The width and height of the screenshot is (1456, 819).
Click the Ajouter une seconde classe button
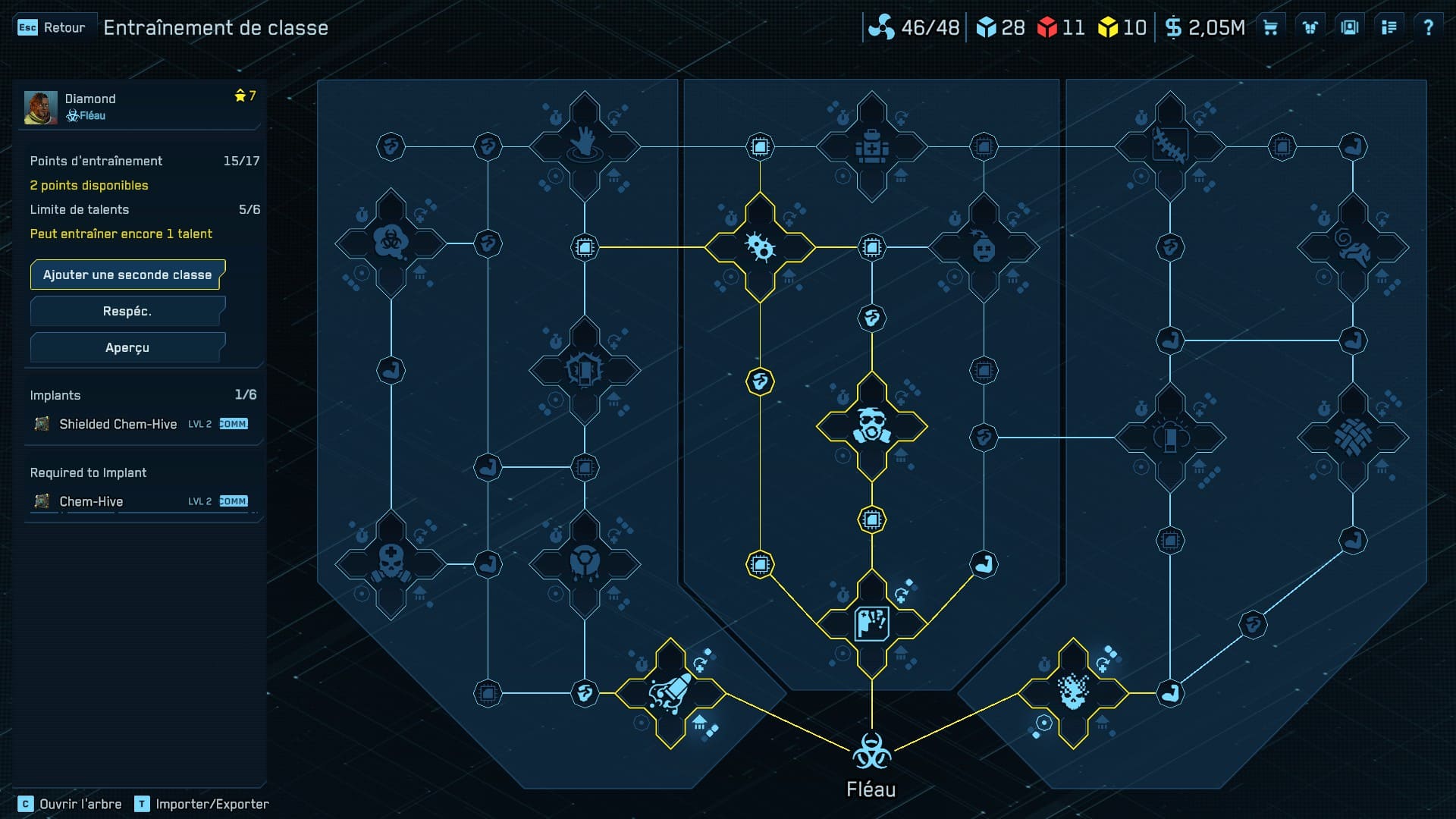point(126,275)
